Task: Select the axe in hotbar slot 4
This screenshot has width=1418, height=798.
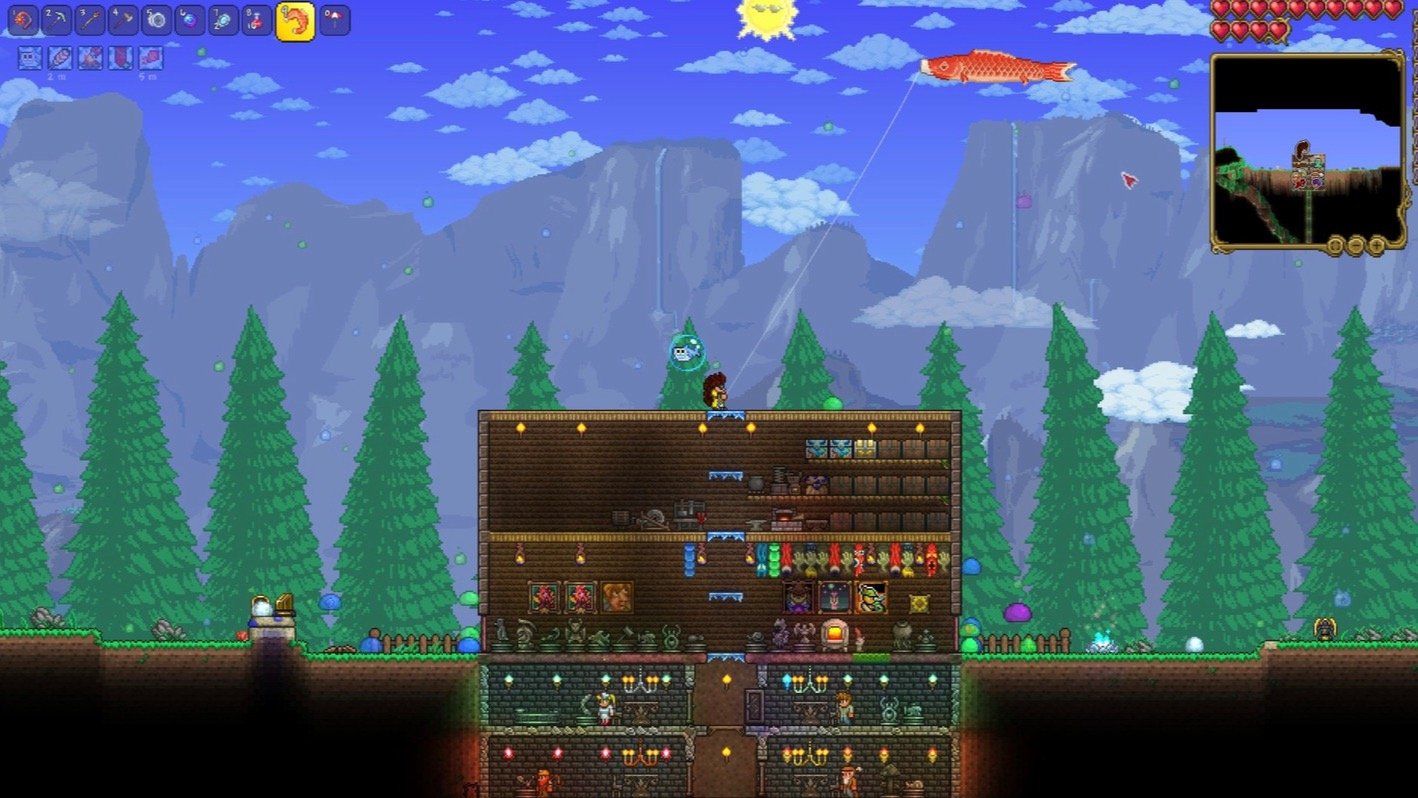Action: pyautogui.click(x=124, y=21)
